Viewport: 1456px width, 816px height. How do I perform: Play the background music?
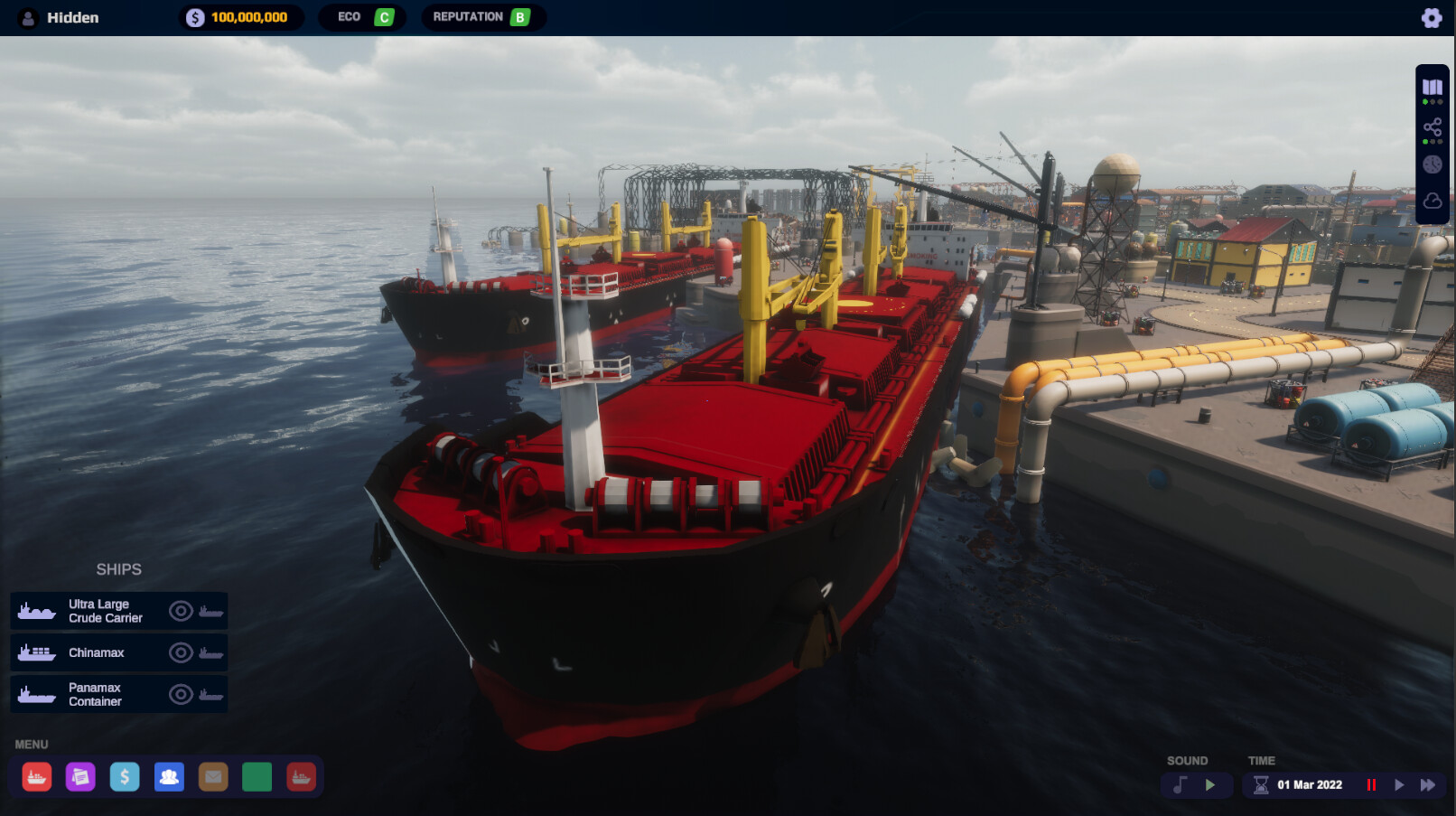click(x=1210, y=784)
